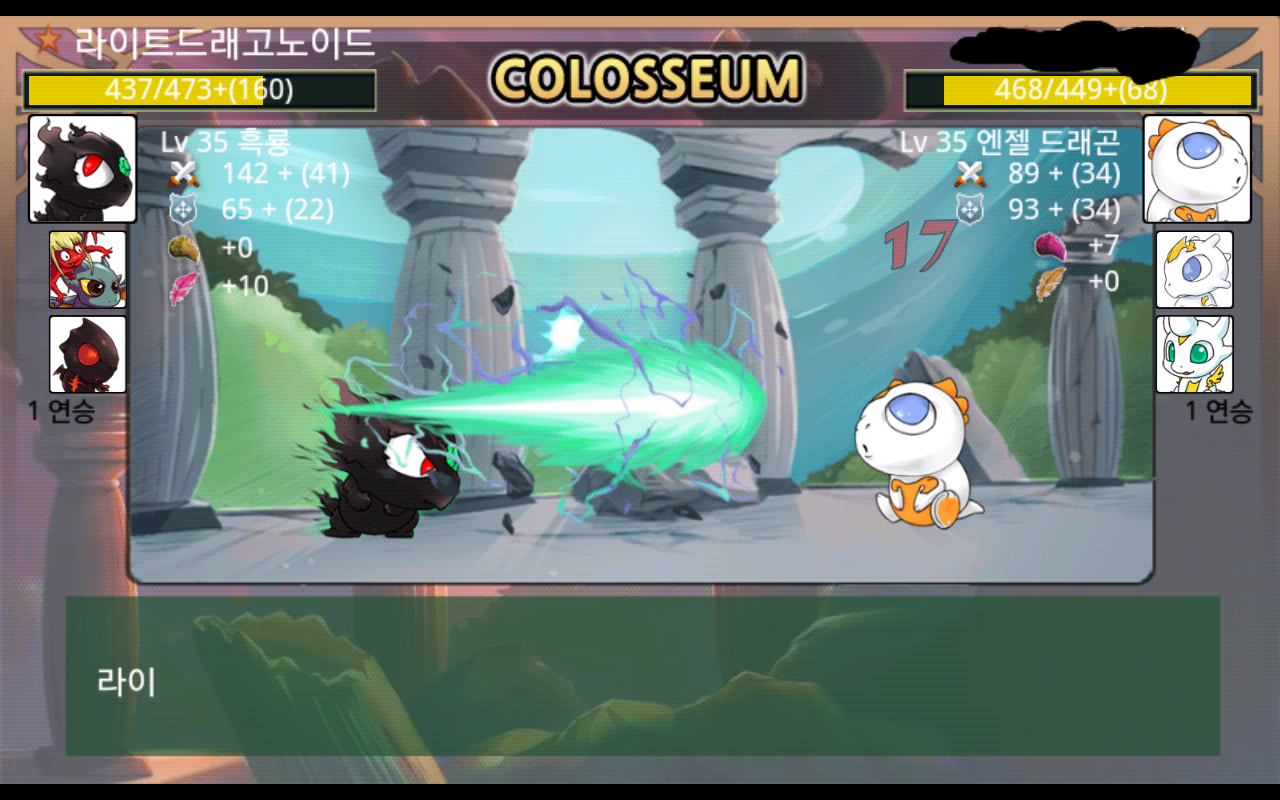
Task: Select the white dragon portrait with gold crest
Action: (x=1194, y=269)
